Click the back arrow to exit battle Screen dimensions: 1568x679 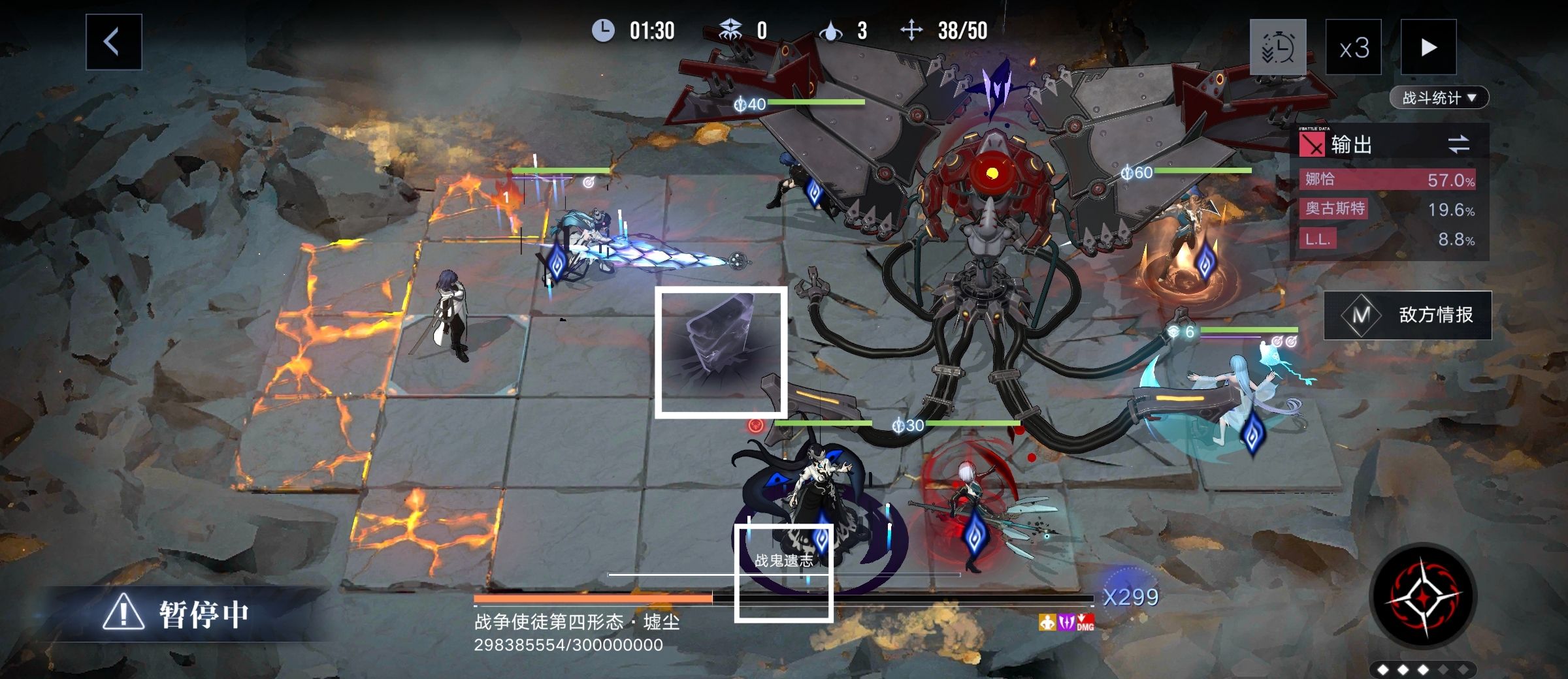point(112,40)
